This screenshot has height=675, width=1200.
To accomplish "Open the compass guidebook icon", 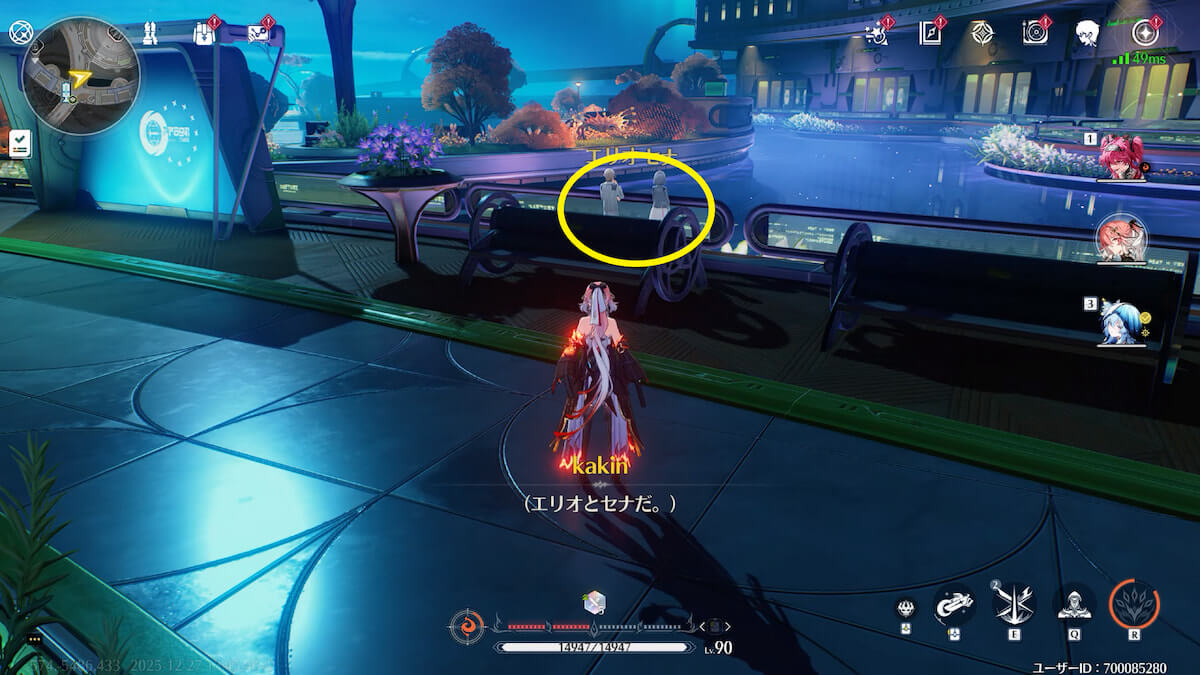I will pos(931,32).
